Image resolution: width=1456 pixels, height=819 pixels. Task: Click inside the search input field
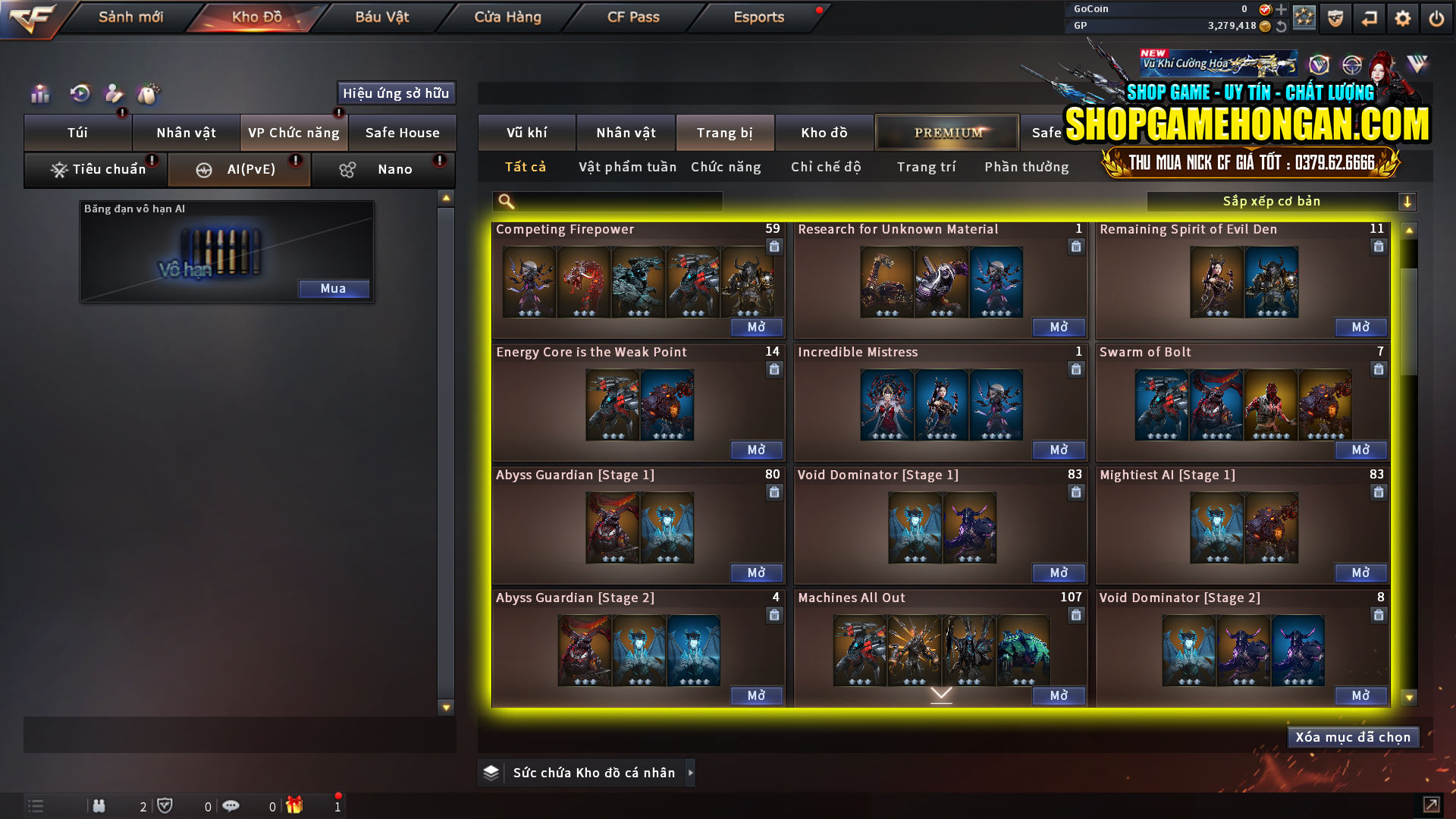tap(607, 201)
